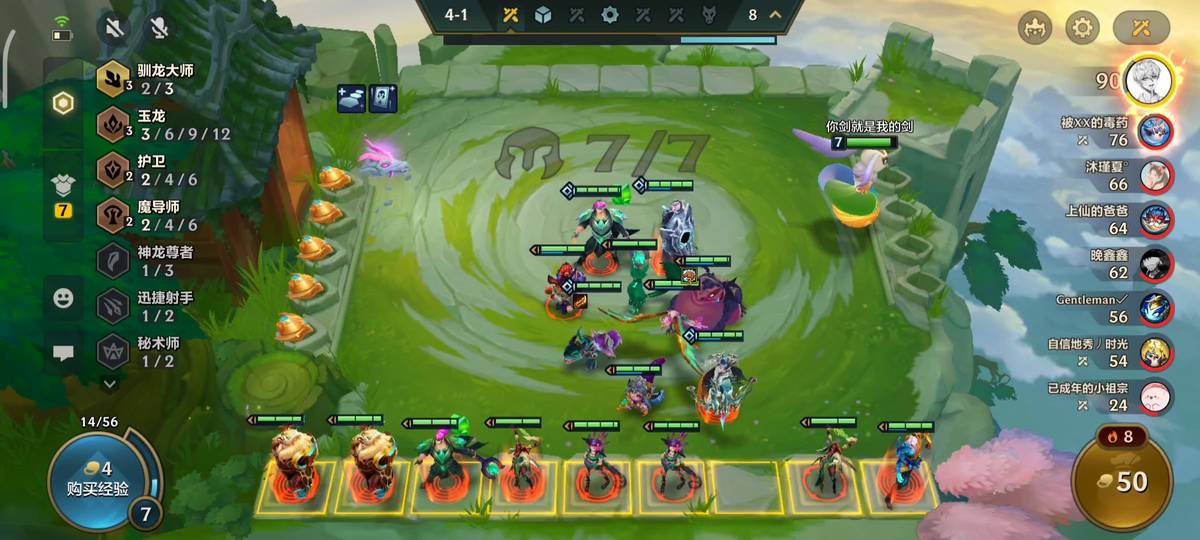The image size is (1200, 540).
Task: Expand the trait list with the down arrow
Action: [x=110, y=382]
